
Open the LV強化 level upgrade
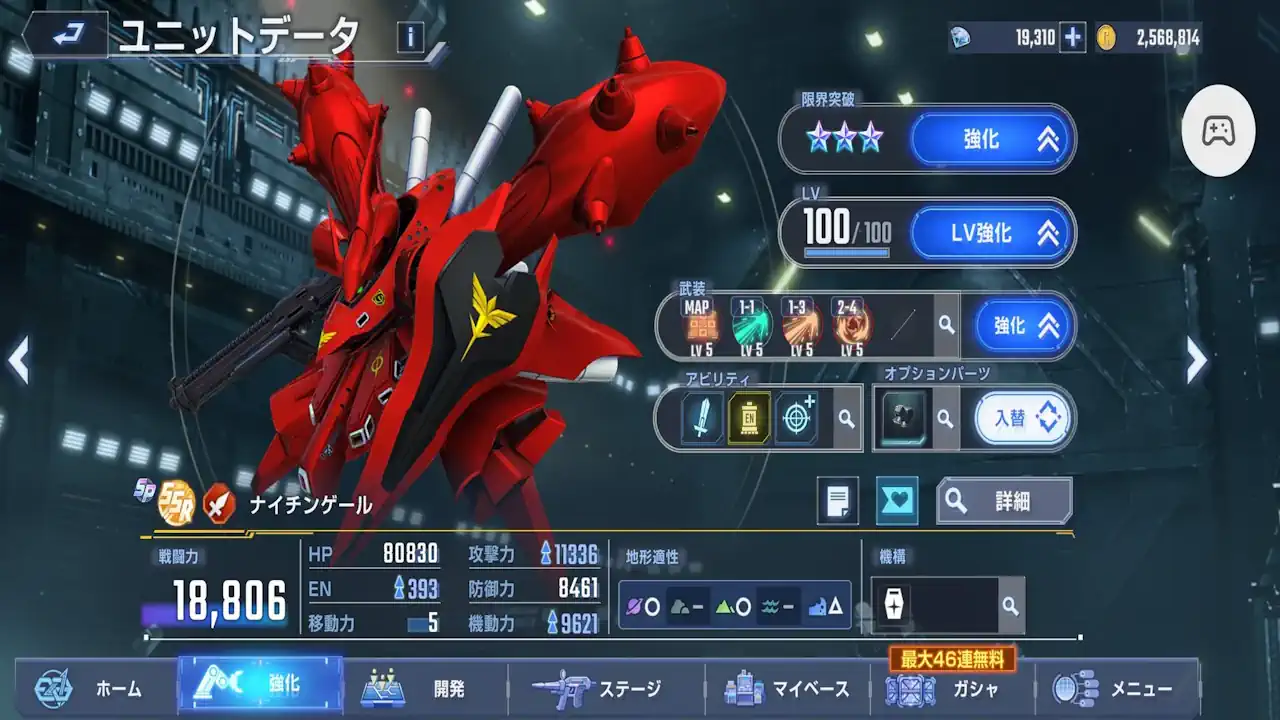(992, 233)
